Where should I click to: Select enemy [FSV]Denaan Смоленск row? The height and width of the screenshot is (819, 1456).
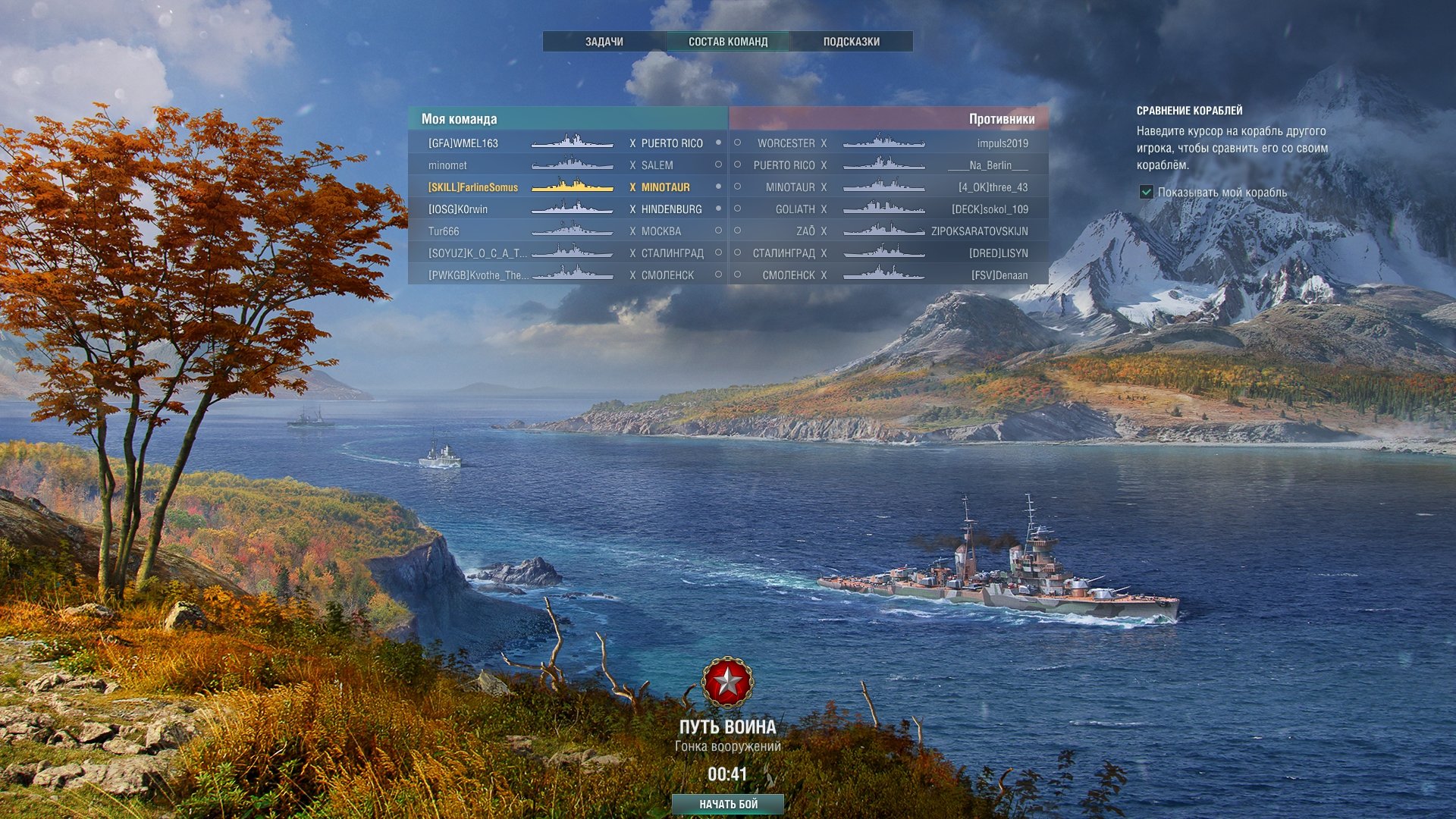[x=889, y=275]
